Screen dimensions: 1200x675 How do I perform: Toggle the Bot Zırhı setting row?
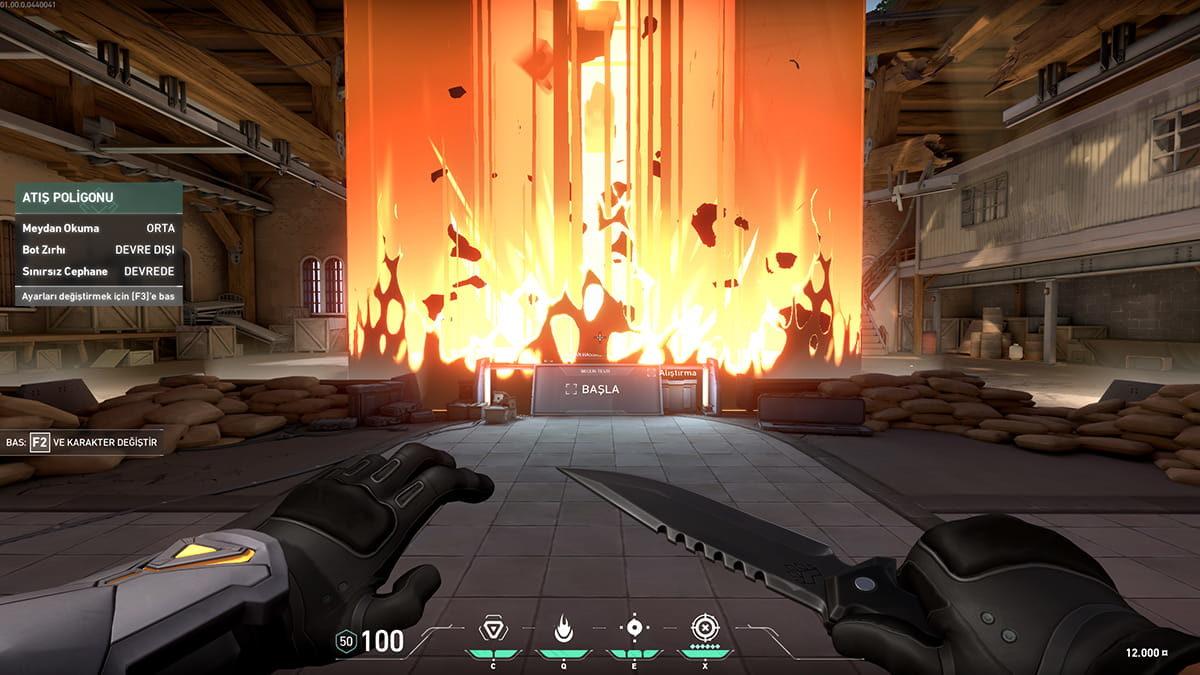coord(98,249)
